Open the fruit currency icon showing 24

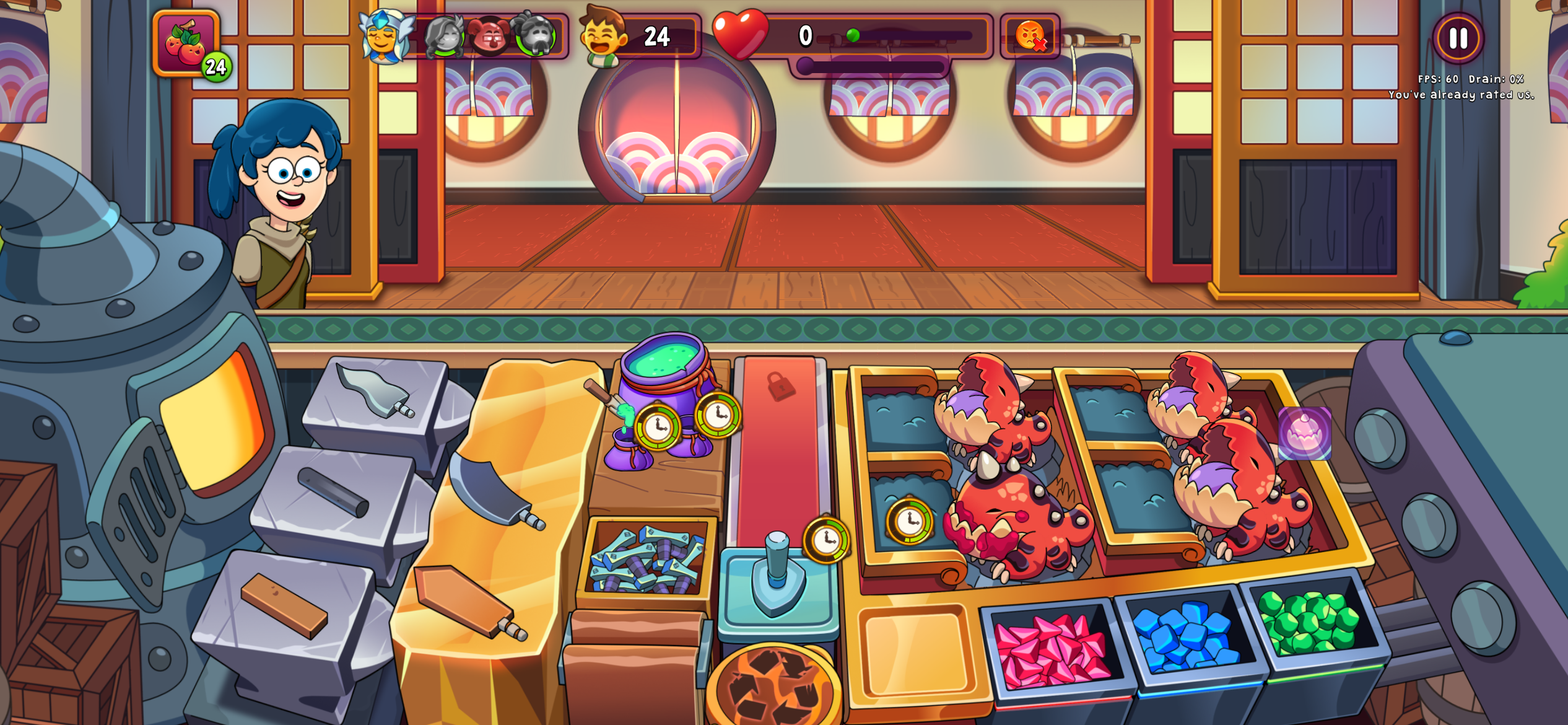[186, 43]
